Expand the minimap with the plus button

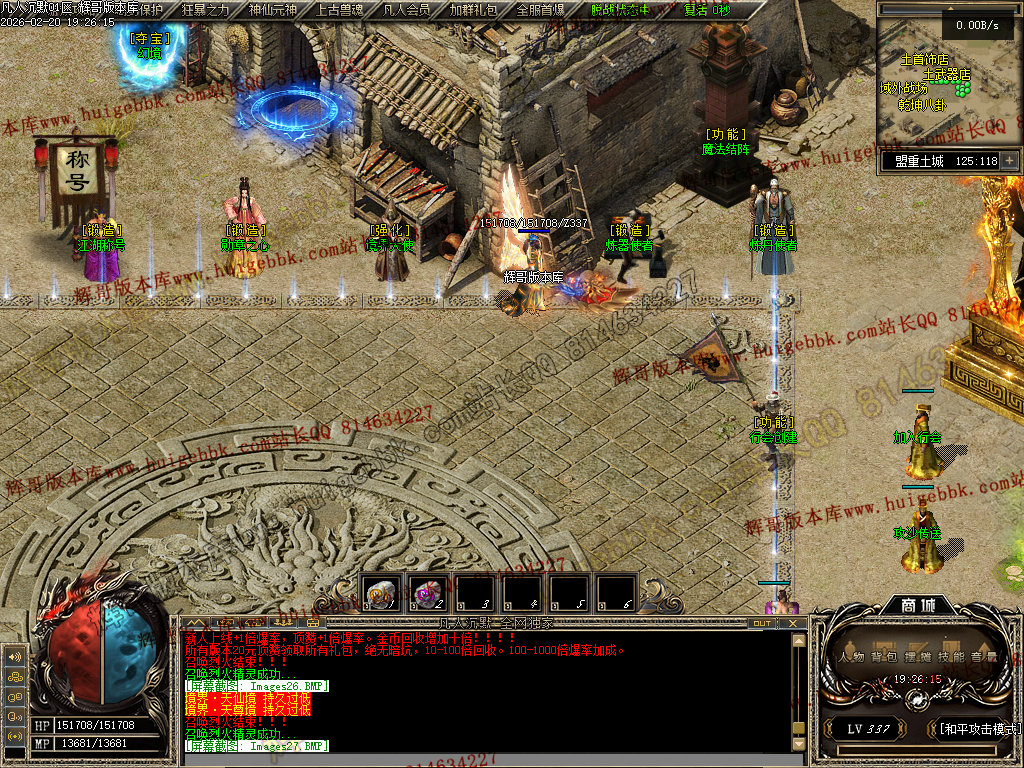coord(1010,160)
